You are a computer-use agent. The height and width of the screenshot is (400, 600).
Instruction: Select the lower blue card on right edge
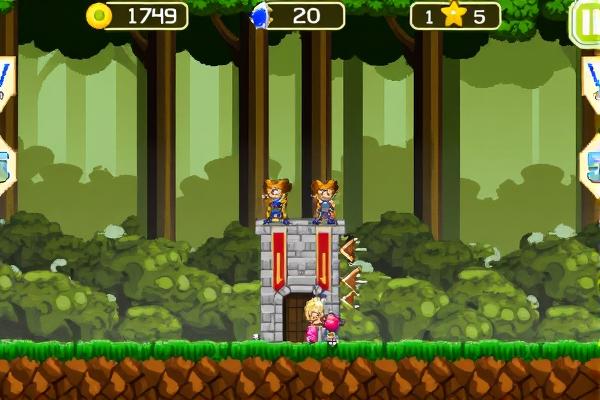[593, 162]
